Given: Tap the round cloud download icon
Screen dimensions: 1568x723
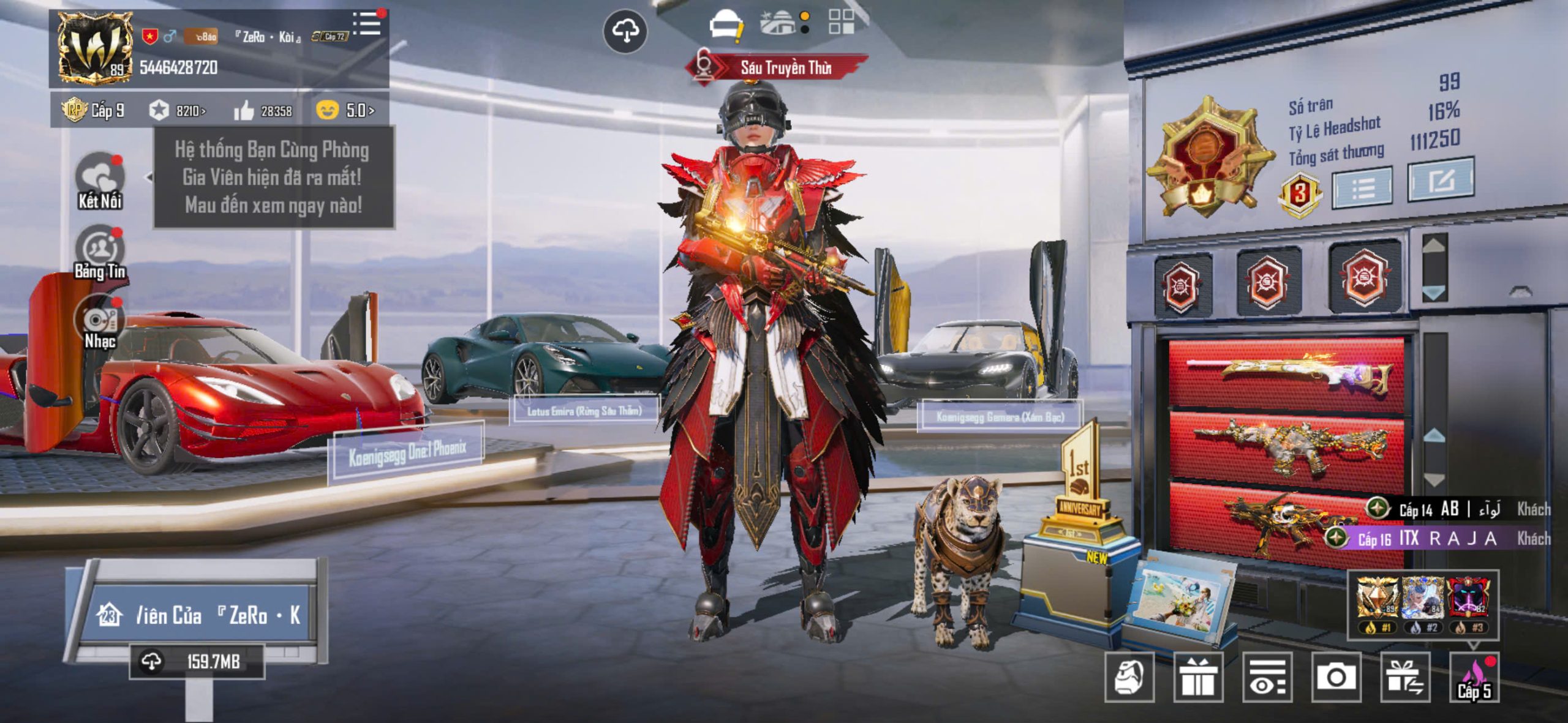Looking at the screenshot, I should [x=625, y=31].
